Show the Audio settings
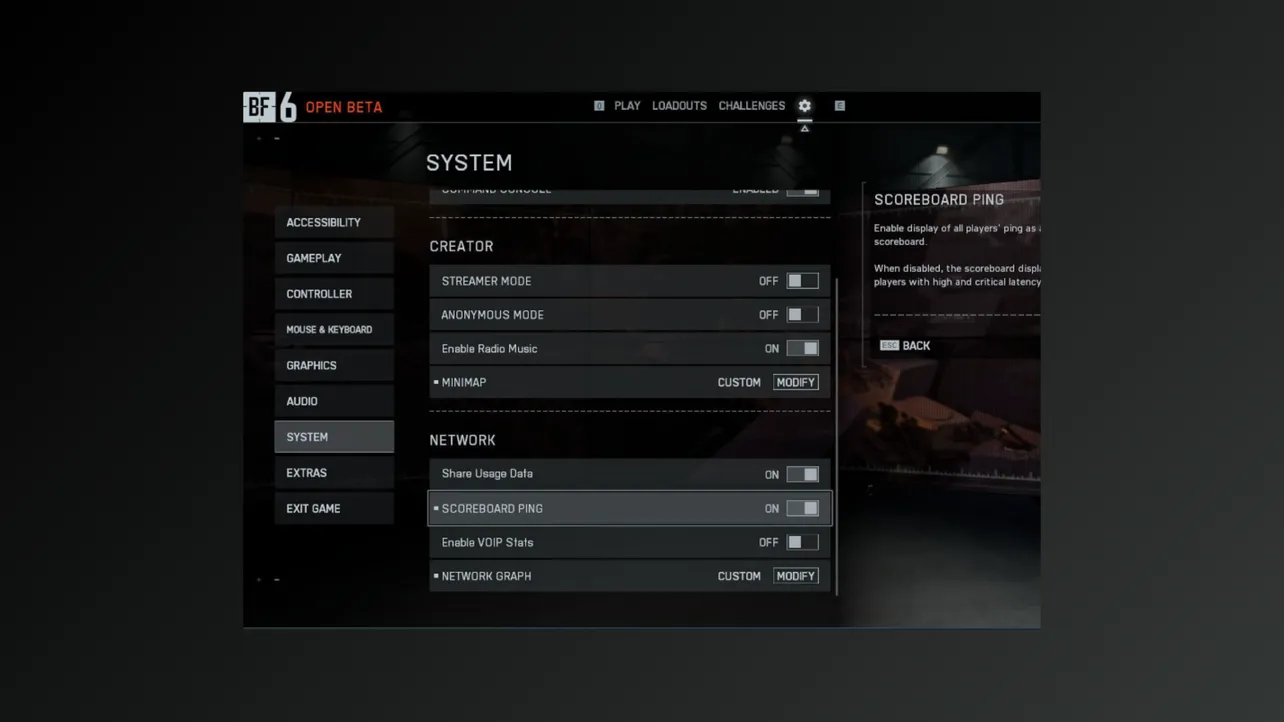The height and width of the screenshot is (722, 1284). (x=334, y=401)
